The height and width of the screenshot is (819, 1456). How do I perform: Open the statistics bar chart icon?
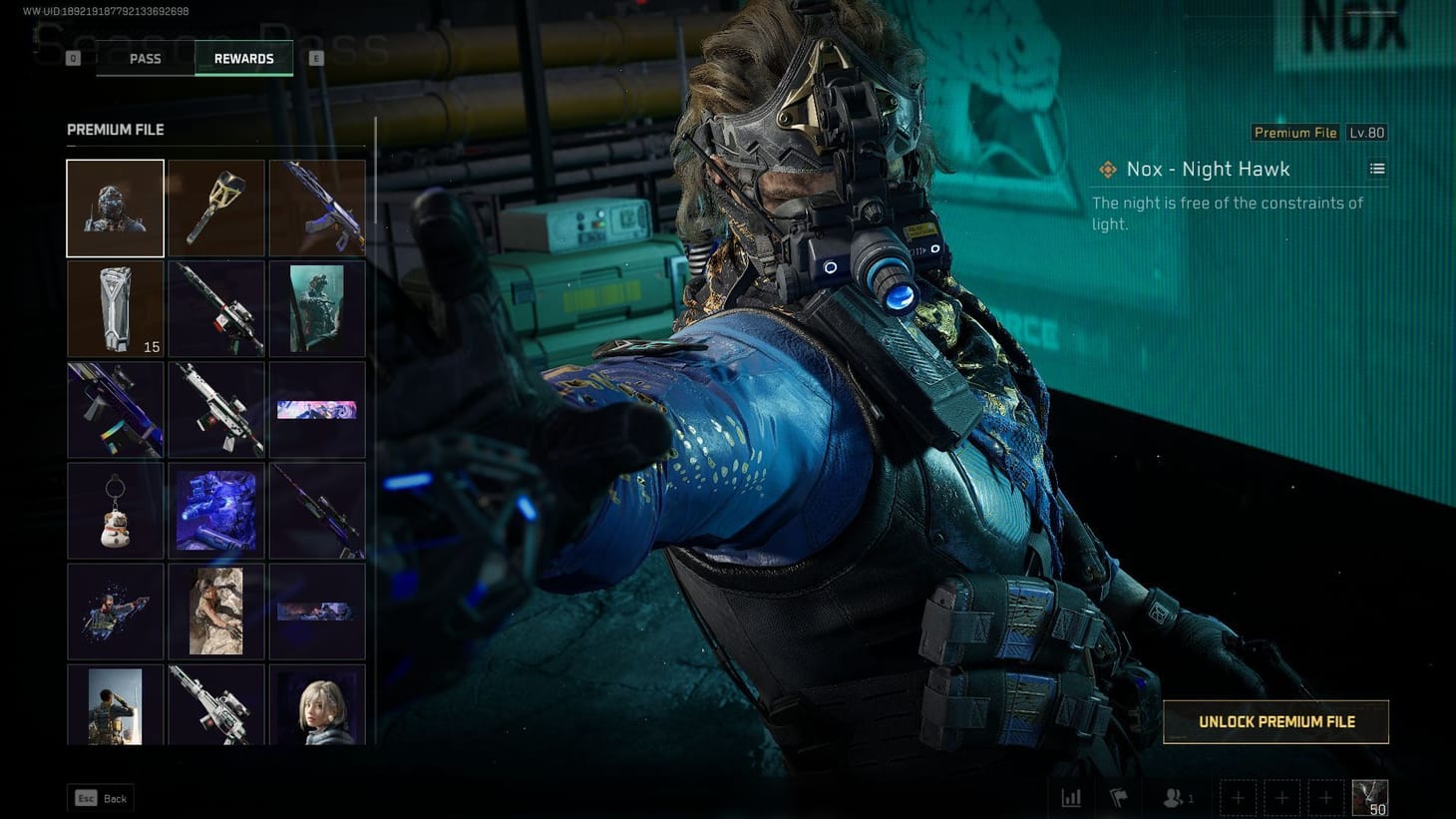pos(1071,797)
